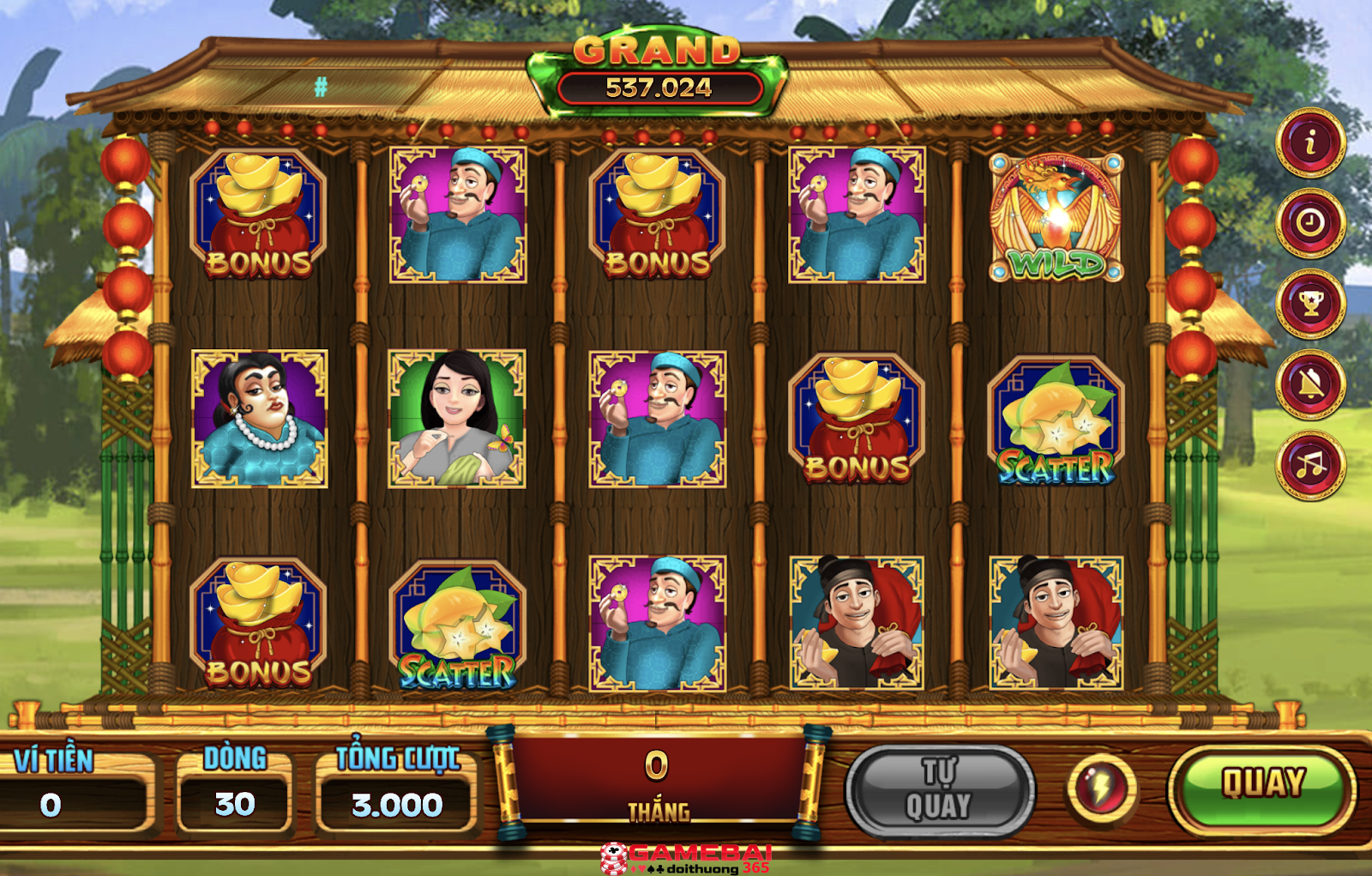Toggle the lightning bolt turbo spin
The width and height of the screenshot is (1372, 876).
(x=1102, y=788)
